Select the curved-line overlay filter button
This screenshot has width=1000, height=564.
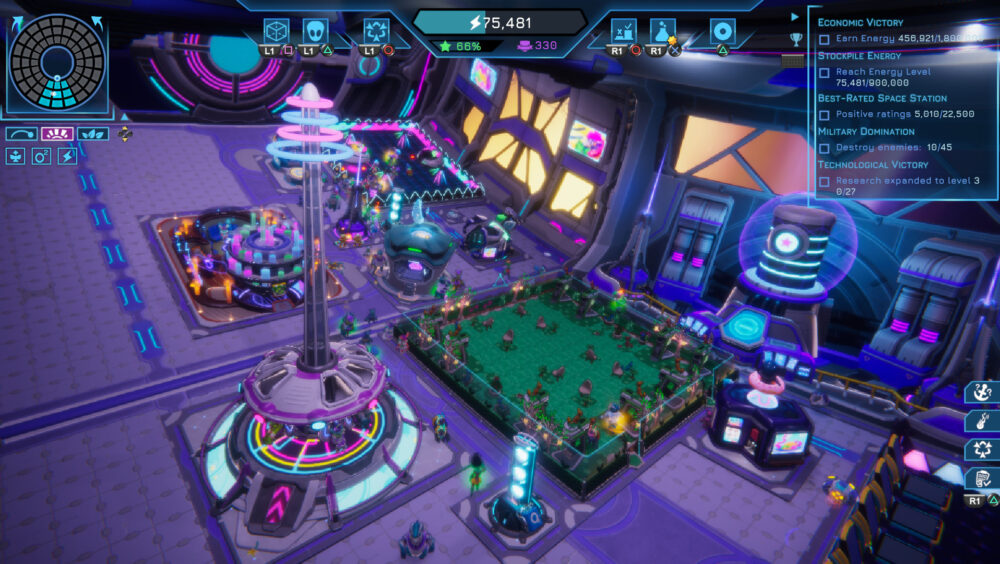point(20,134)
